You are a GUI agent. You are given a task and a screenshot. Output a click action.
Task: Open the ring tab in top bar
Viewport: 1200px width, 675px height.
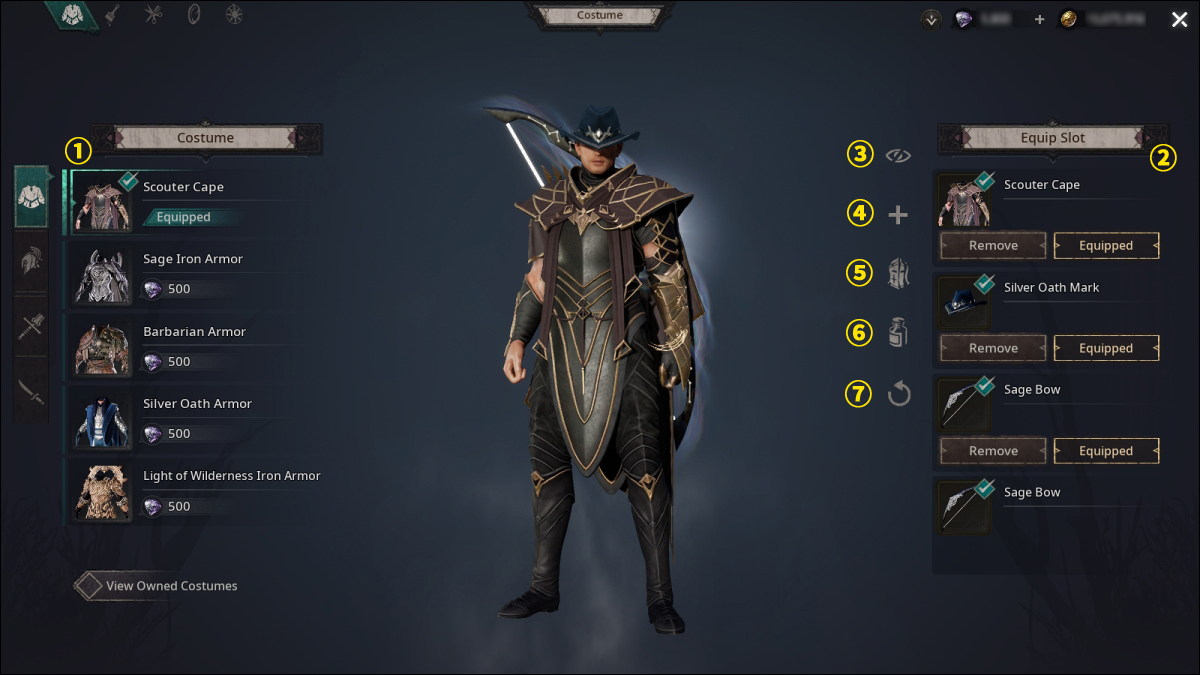[194, 15]
